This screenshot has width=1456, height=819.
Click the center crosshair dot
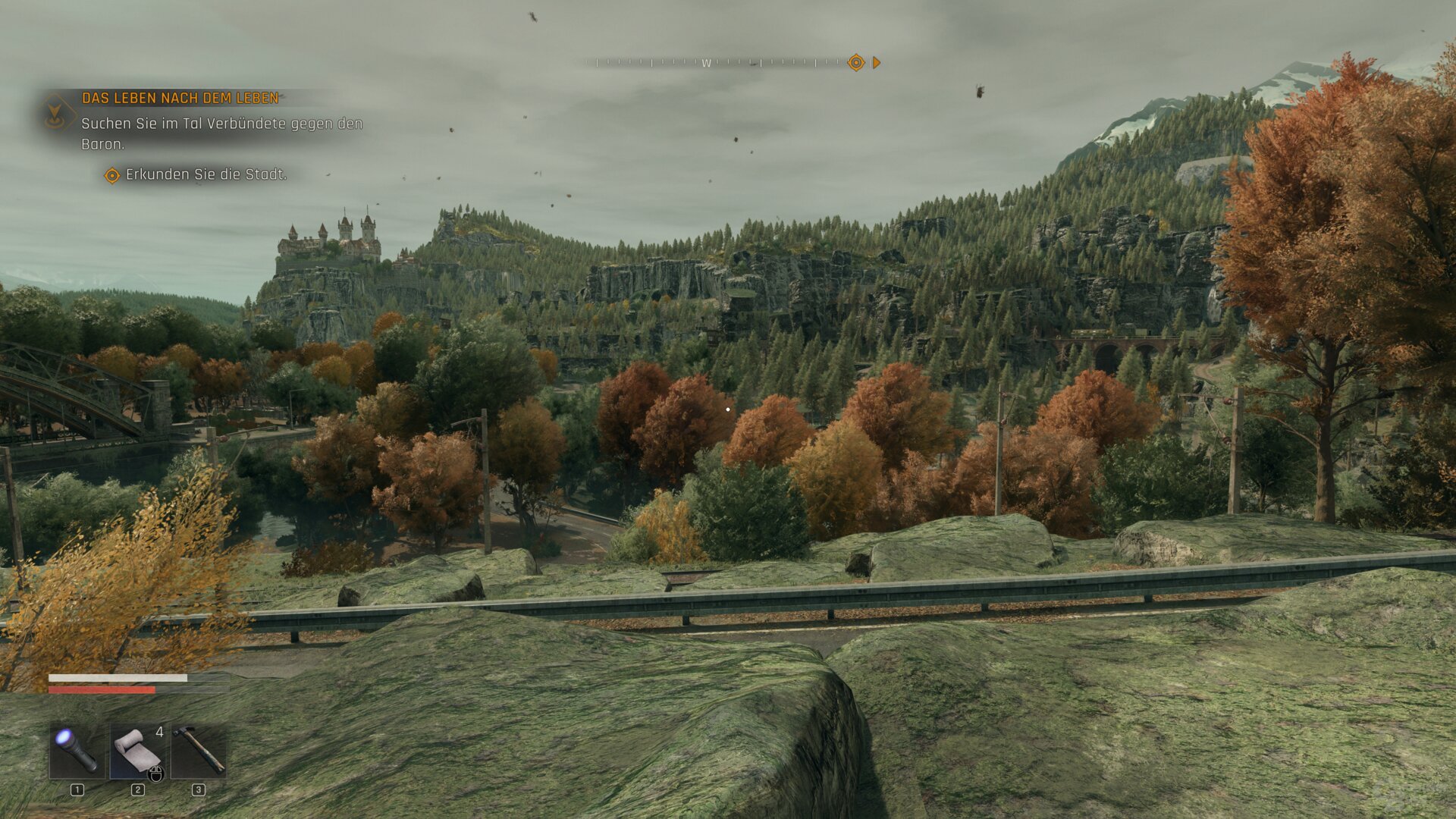pyautogui.click(x=728, y=409)
